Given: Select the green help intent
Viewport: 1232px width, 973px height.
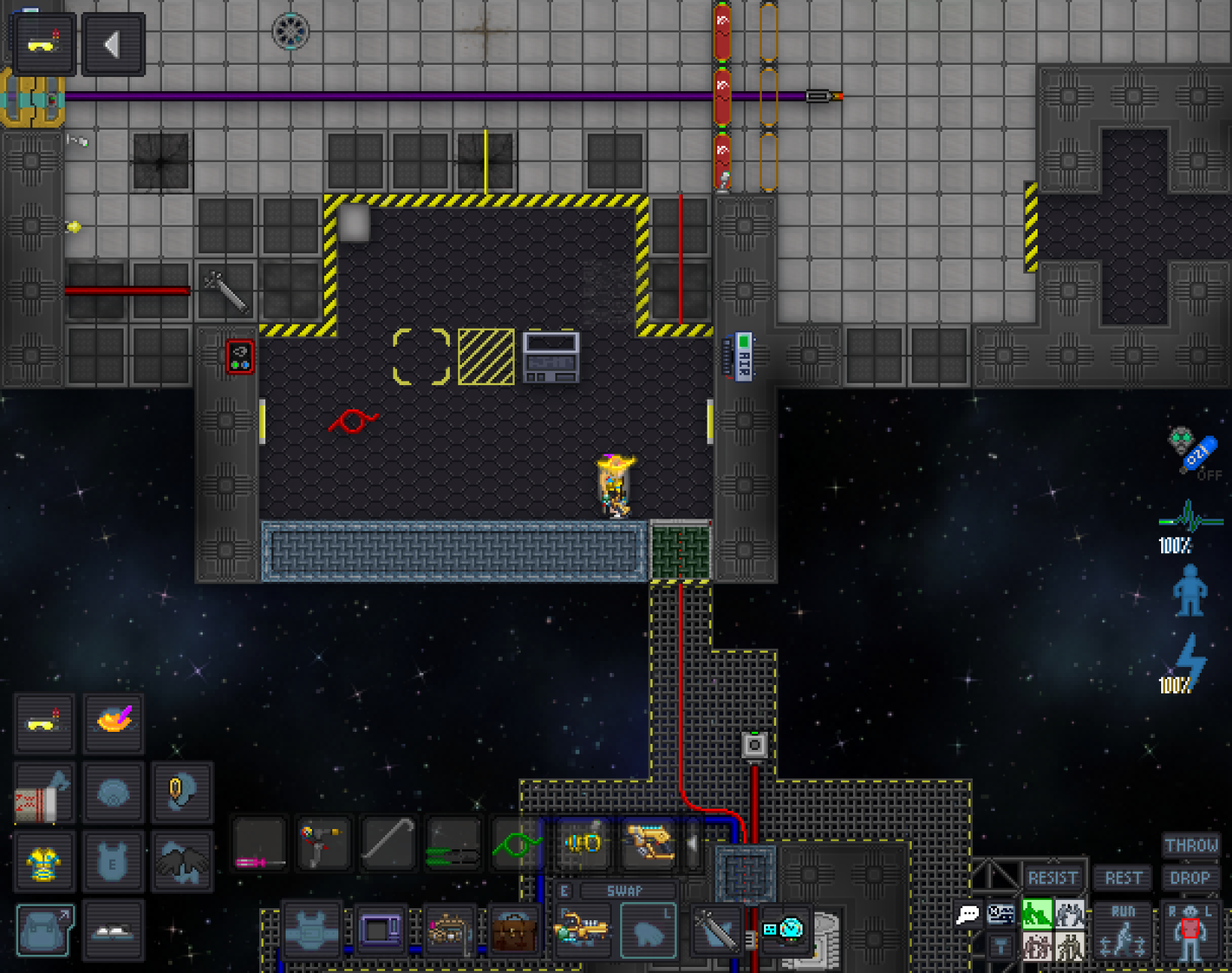Looking at the screenshot, I should coord(1037,913).
